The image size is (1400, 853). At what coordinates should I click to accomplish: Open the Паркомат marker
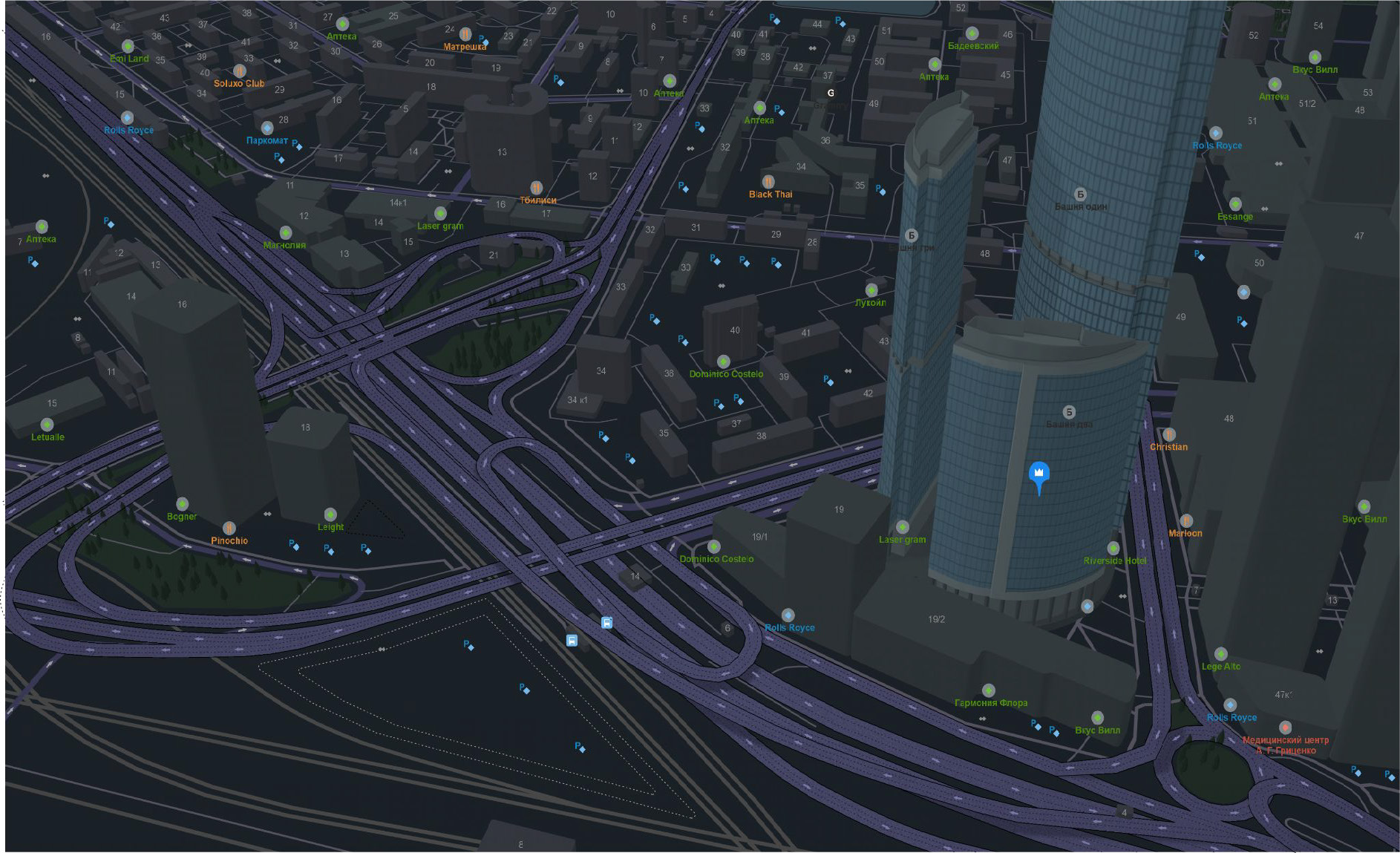pos(267,128)
